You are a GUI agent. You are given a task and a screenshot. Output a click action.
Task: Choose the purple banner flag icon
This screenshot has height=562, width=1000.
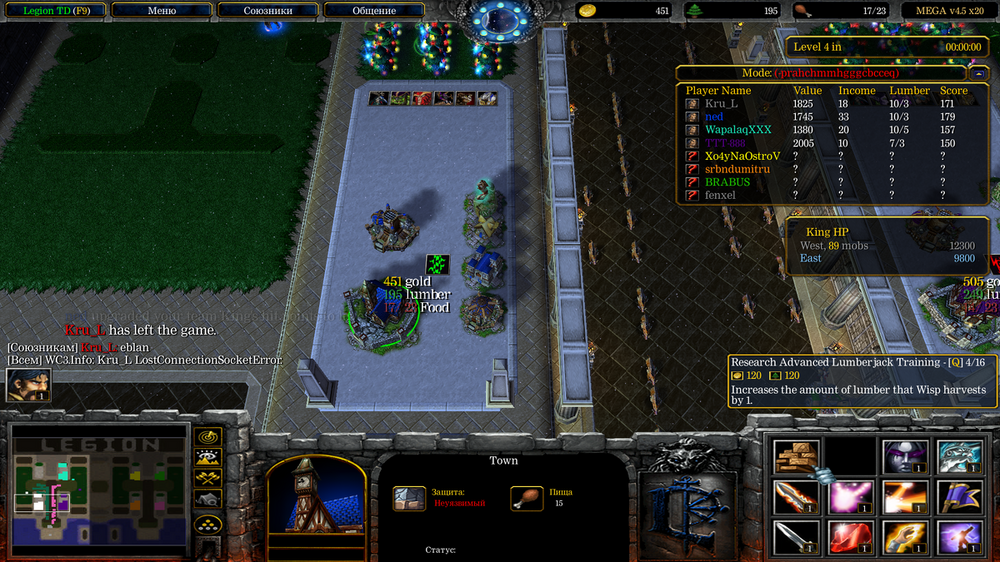958,496
